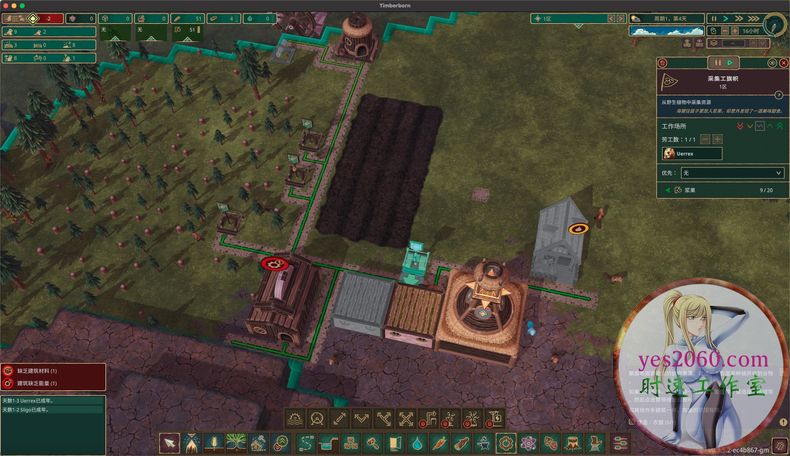
Task: Click the macOS red close window button
Action: click(8, 5)
